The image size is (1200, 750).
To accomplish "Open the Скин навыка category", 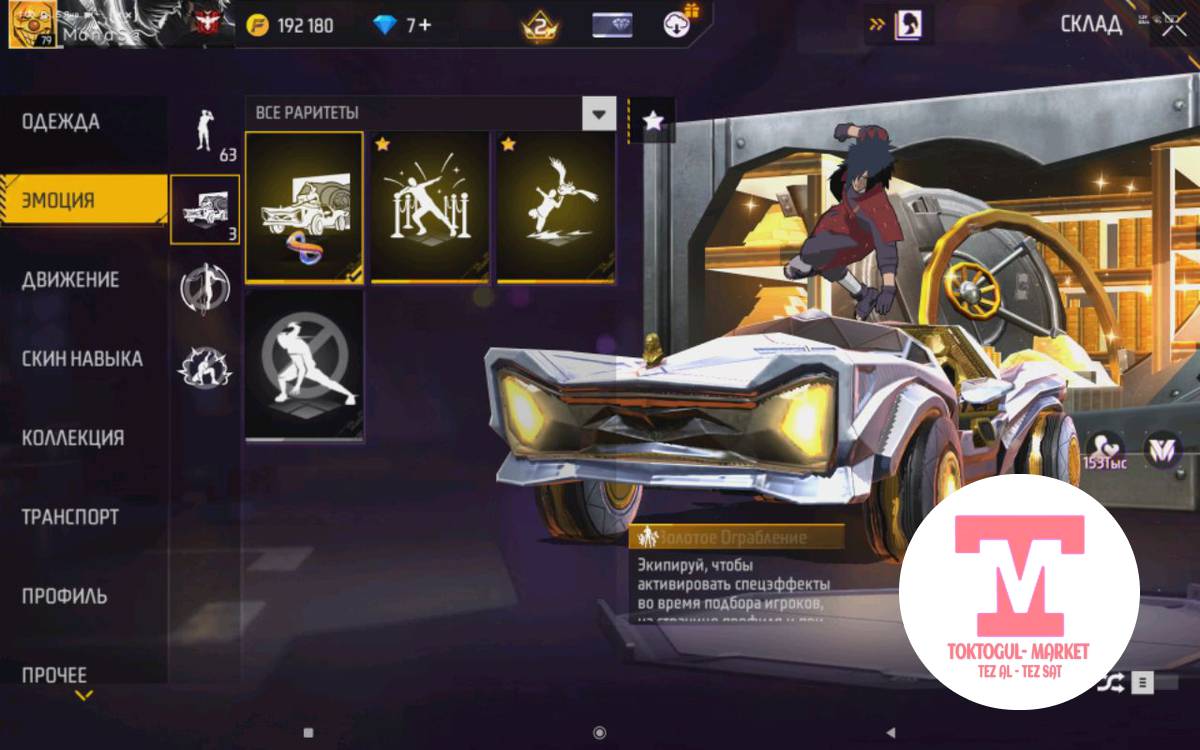I will pyautogui.click(x=83, y=359).
